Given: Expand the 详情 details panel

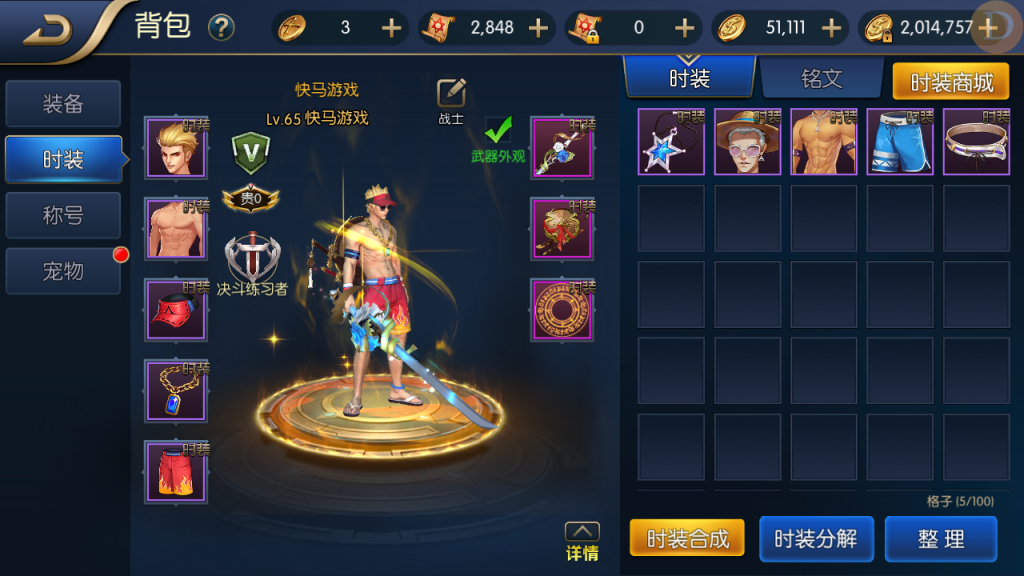Looking at the screenshot, I should [x=582, y=541].
